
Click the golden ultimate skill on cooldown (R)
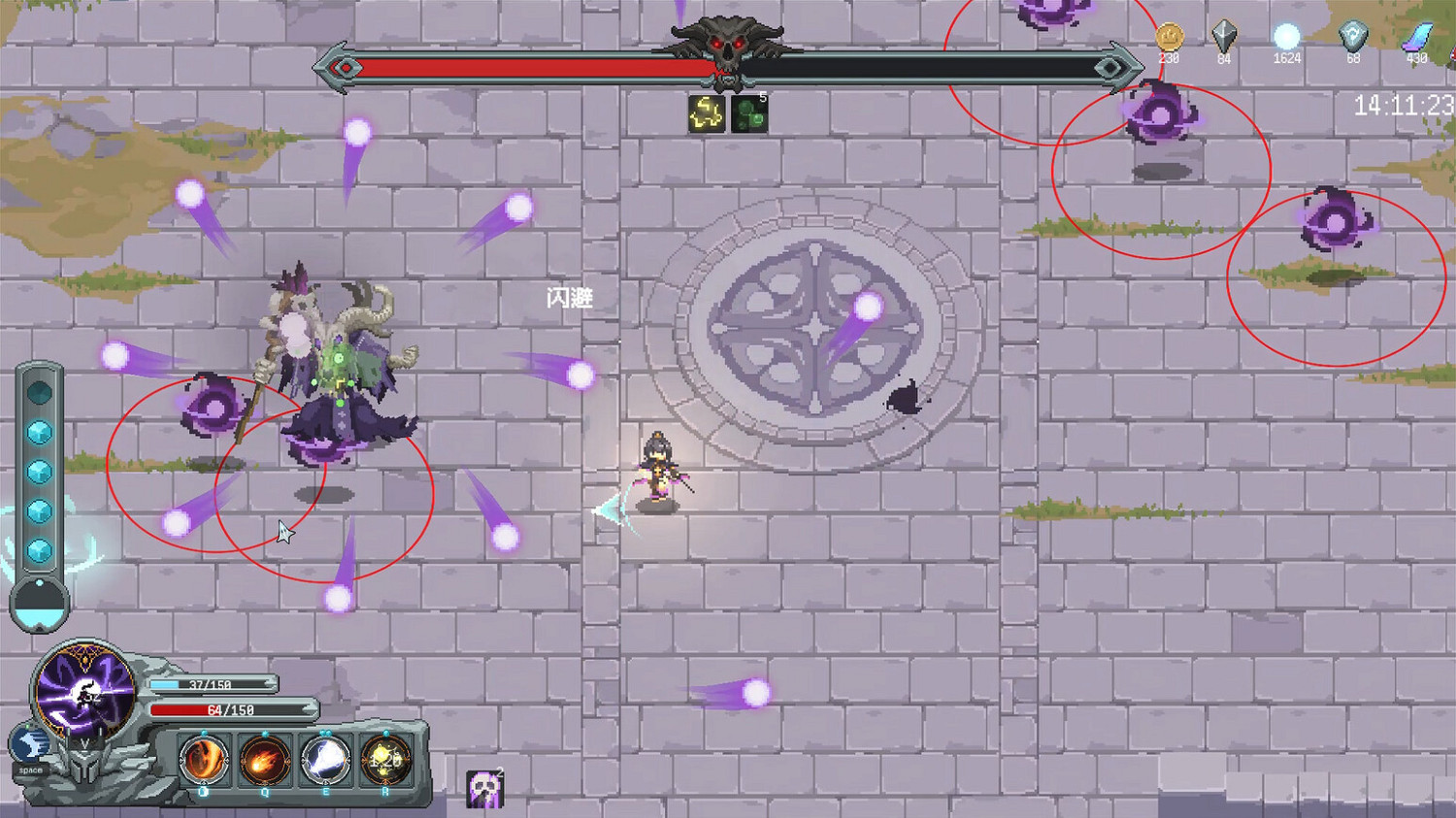tap(387, 762)
